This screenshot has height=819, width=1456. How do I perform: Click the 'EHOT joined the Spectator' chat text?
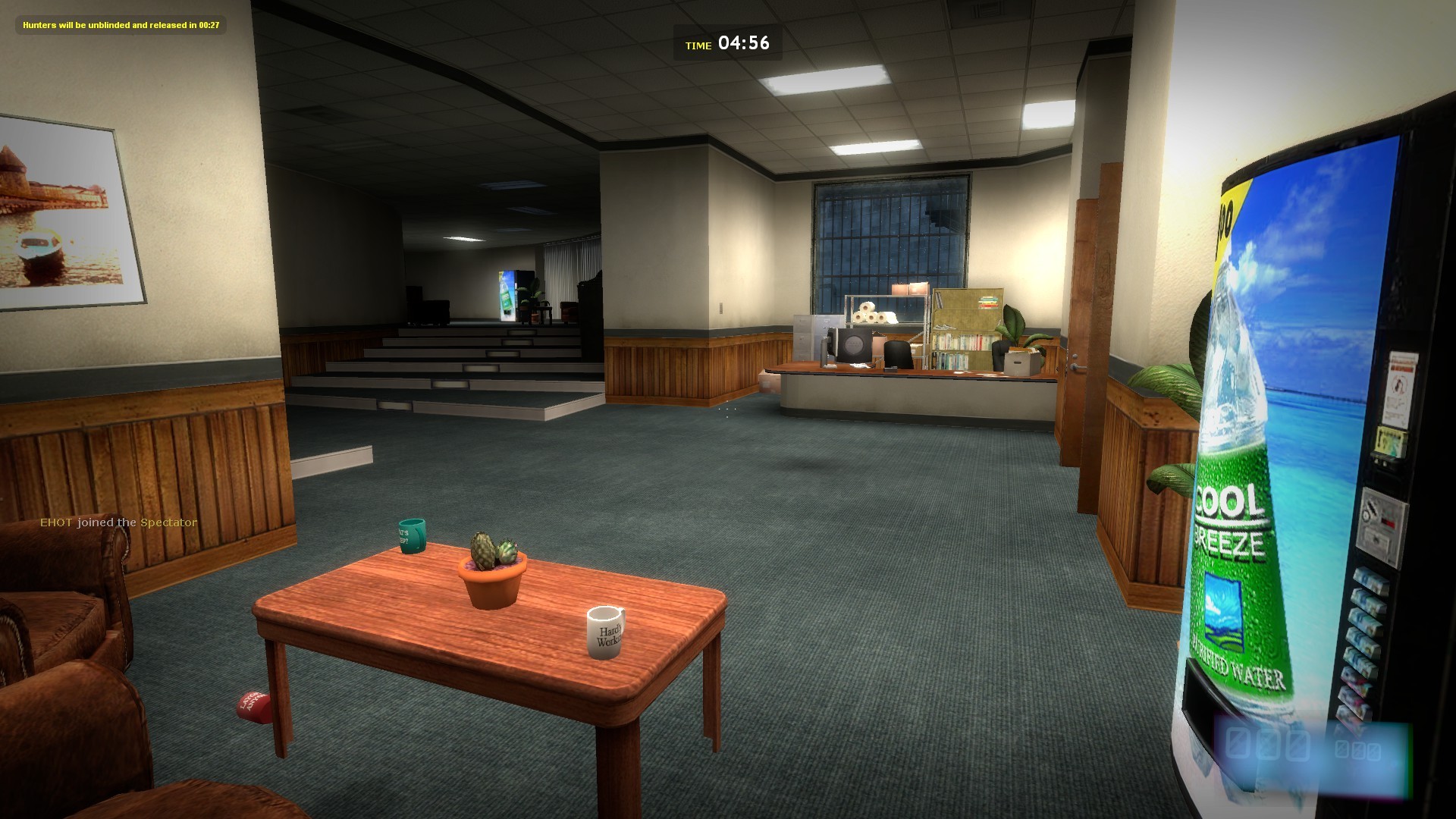(x=119, y=522)
